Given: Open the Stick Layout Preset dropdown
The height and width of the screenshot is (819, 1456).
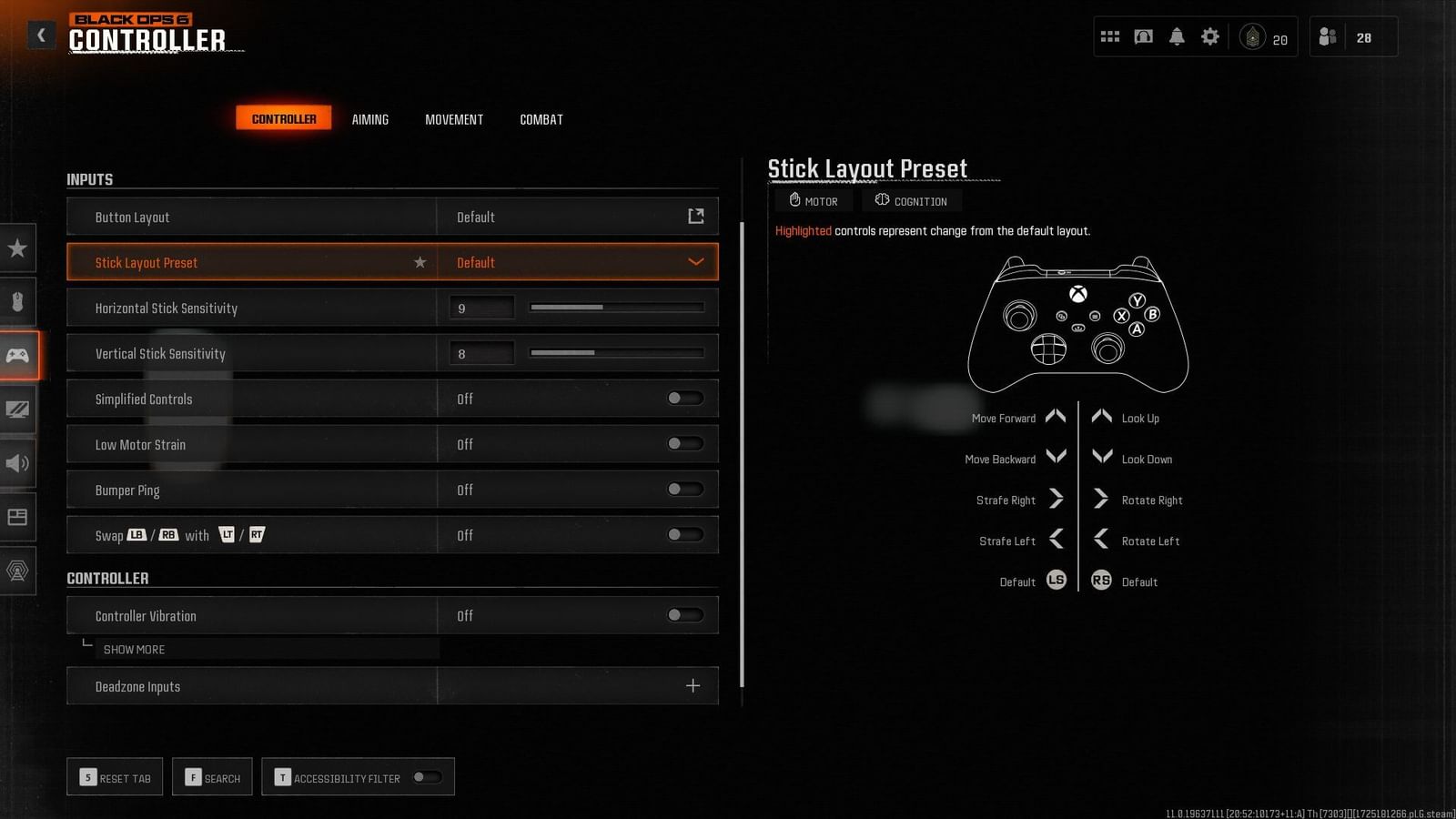Looking at the screenshot, I should coord(580,262).
